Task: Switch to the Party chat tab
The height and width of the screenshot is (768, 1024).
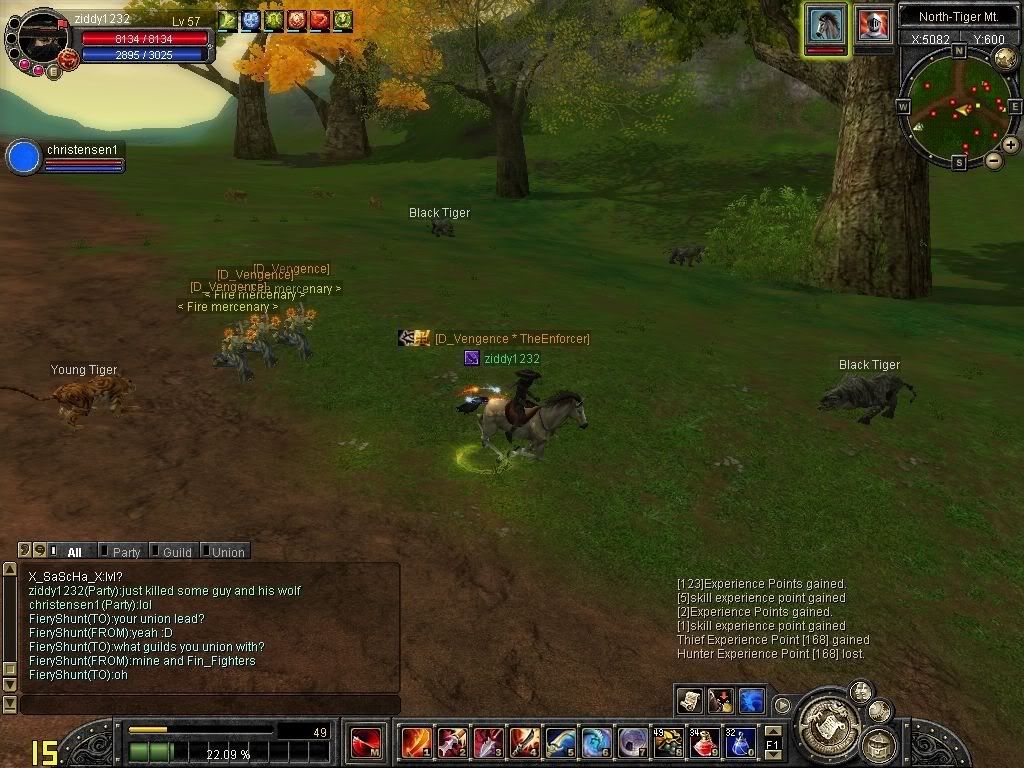Action: (126, 552)
